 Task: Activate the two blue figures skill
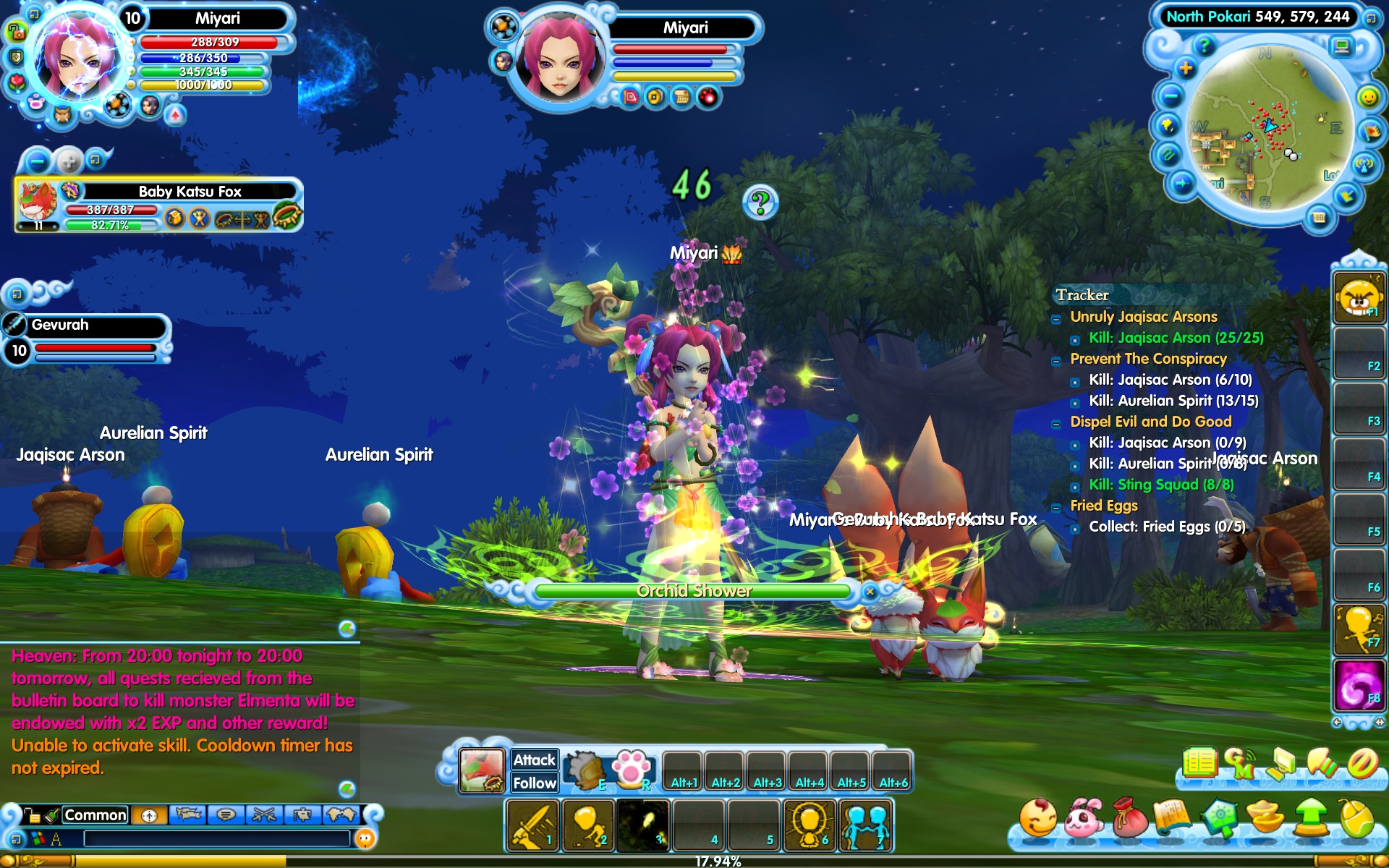click(x=865, y=825)
